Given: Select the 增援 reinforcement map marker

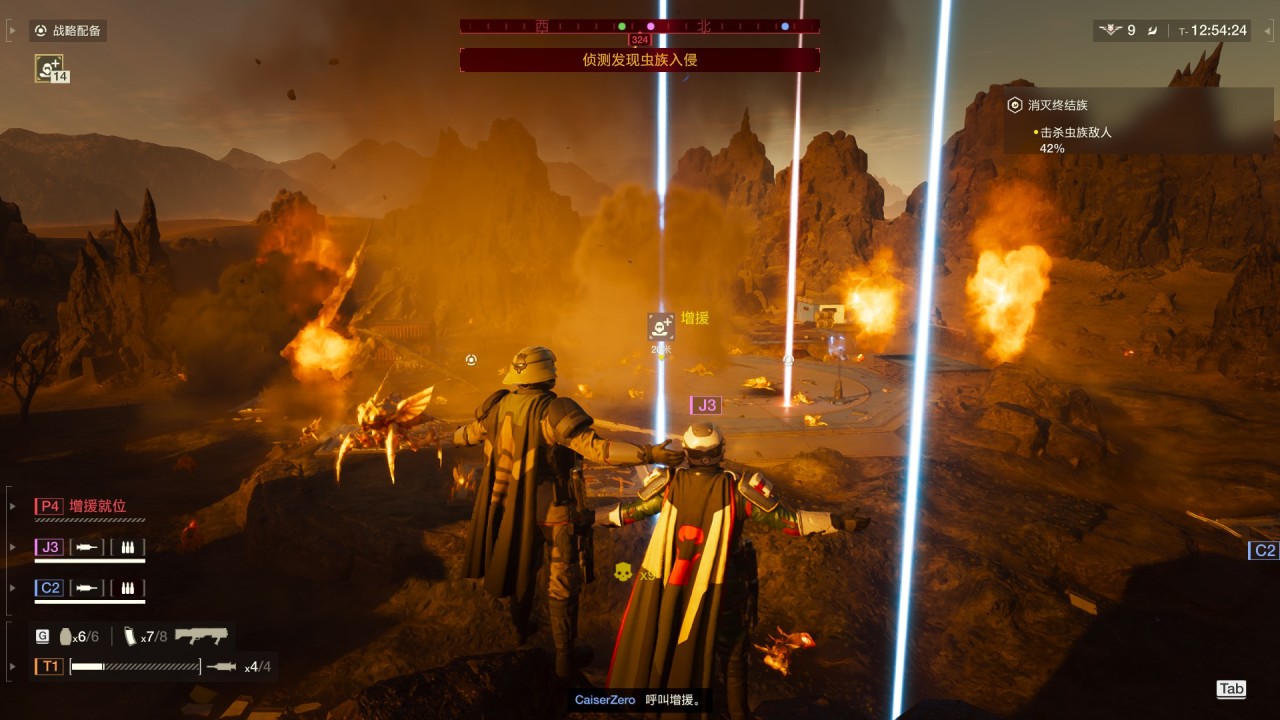Looking at the screenshot, I should [661, 326].
